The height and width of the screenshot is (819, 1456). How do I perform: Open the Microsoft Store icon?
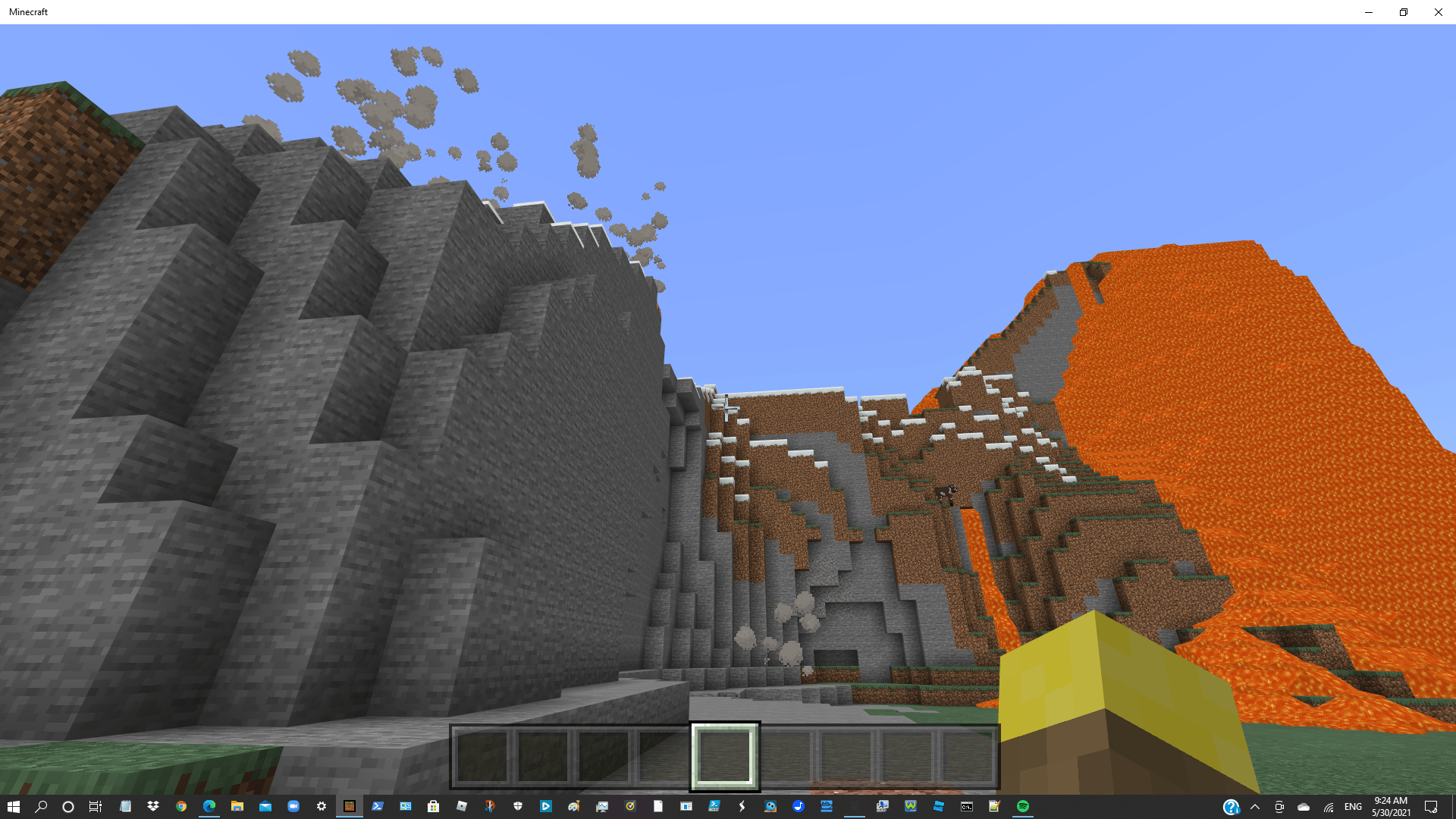tap(435, 806)
